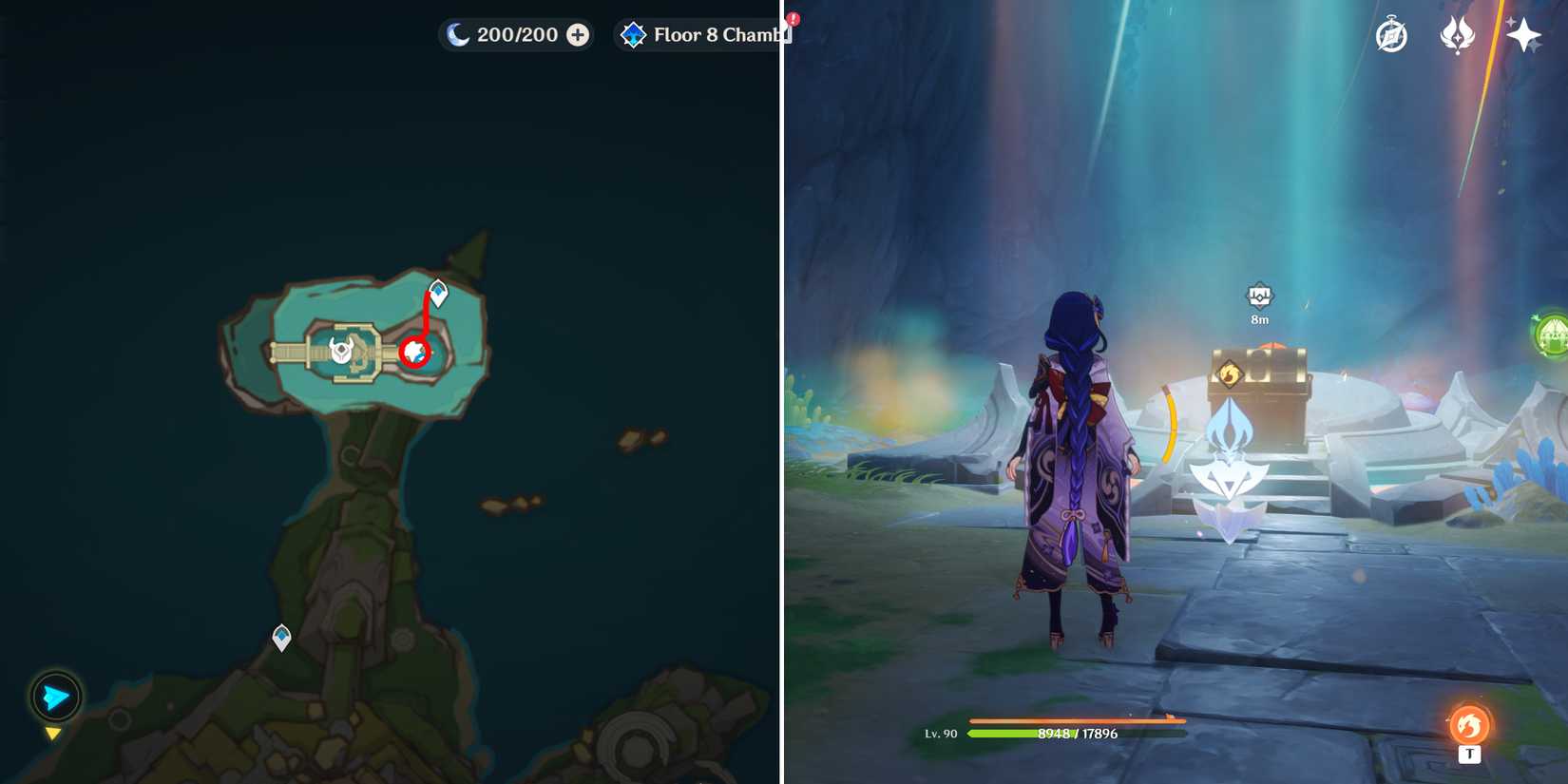Image resolution: width=1568 pixels, height=784 pixels.
Task: Click the chest marker icon showing 8m distance
Action: pos(1260,297)
